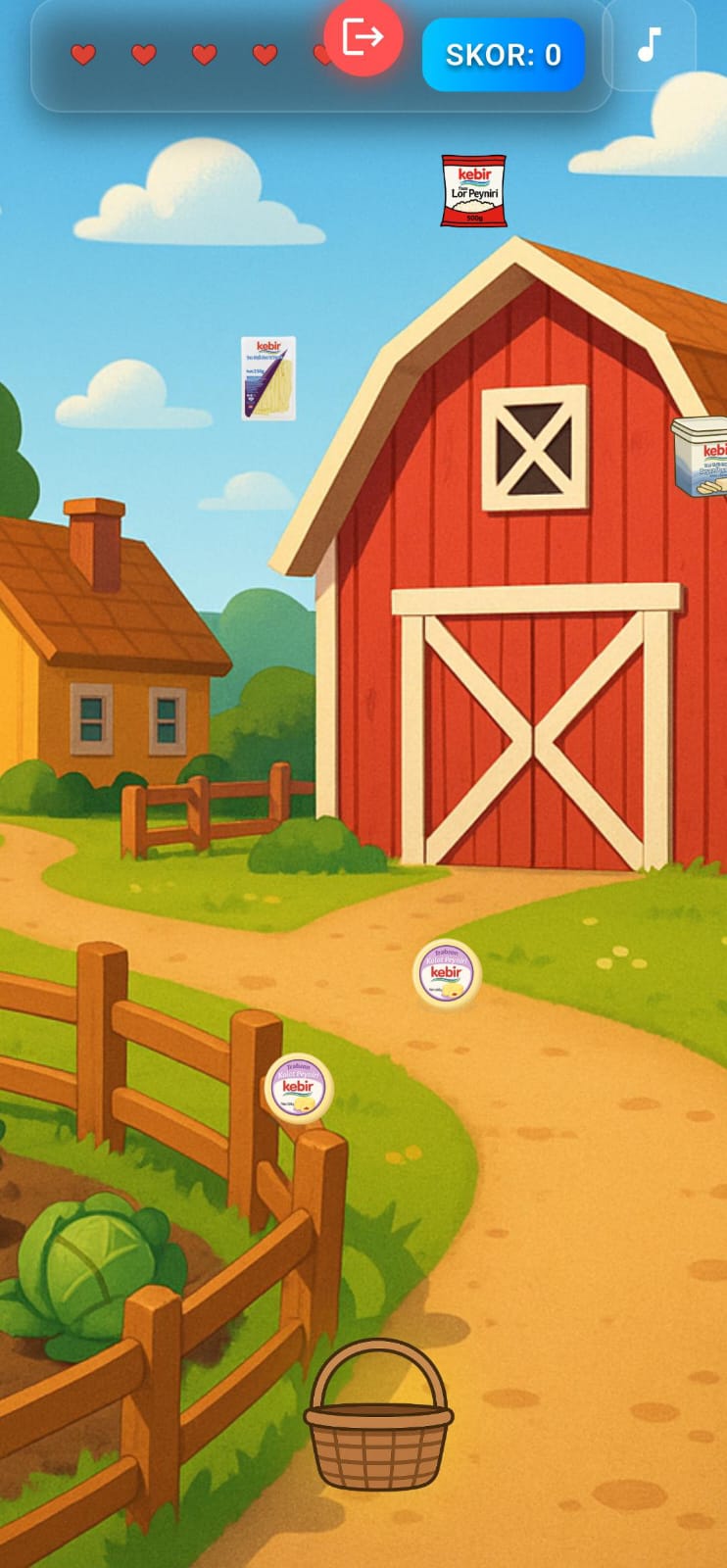Tap the red exit button
727x1568 pixels.
click(363, 38)
